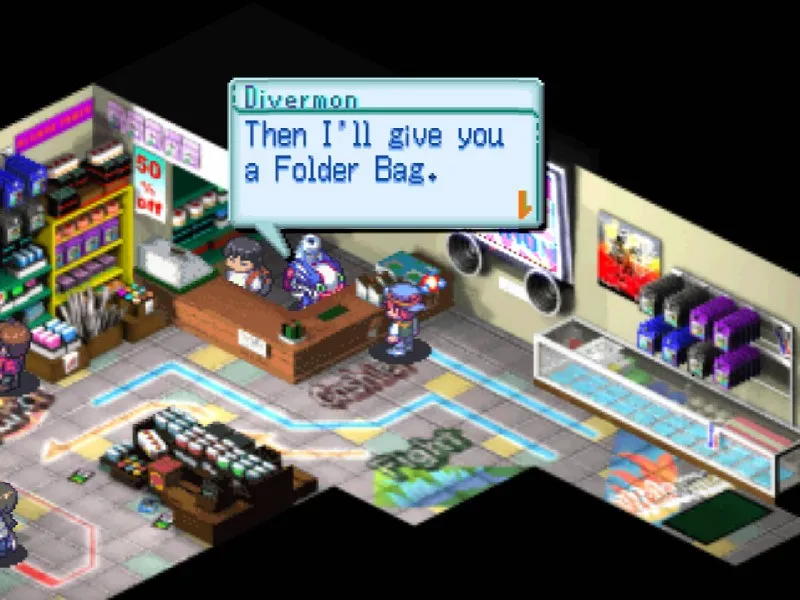Advance dialogue with the orange arrow
Screen dimensions: 800x600
[x=522, y=206]
